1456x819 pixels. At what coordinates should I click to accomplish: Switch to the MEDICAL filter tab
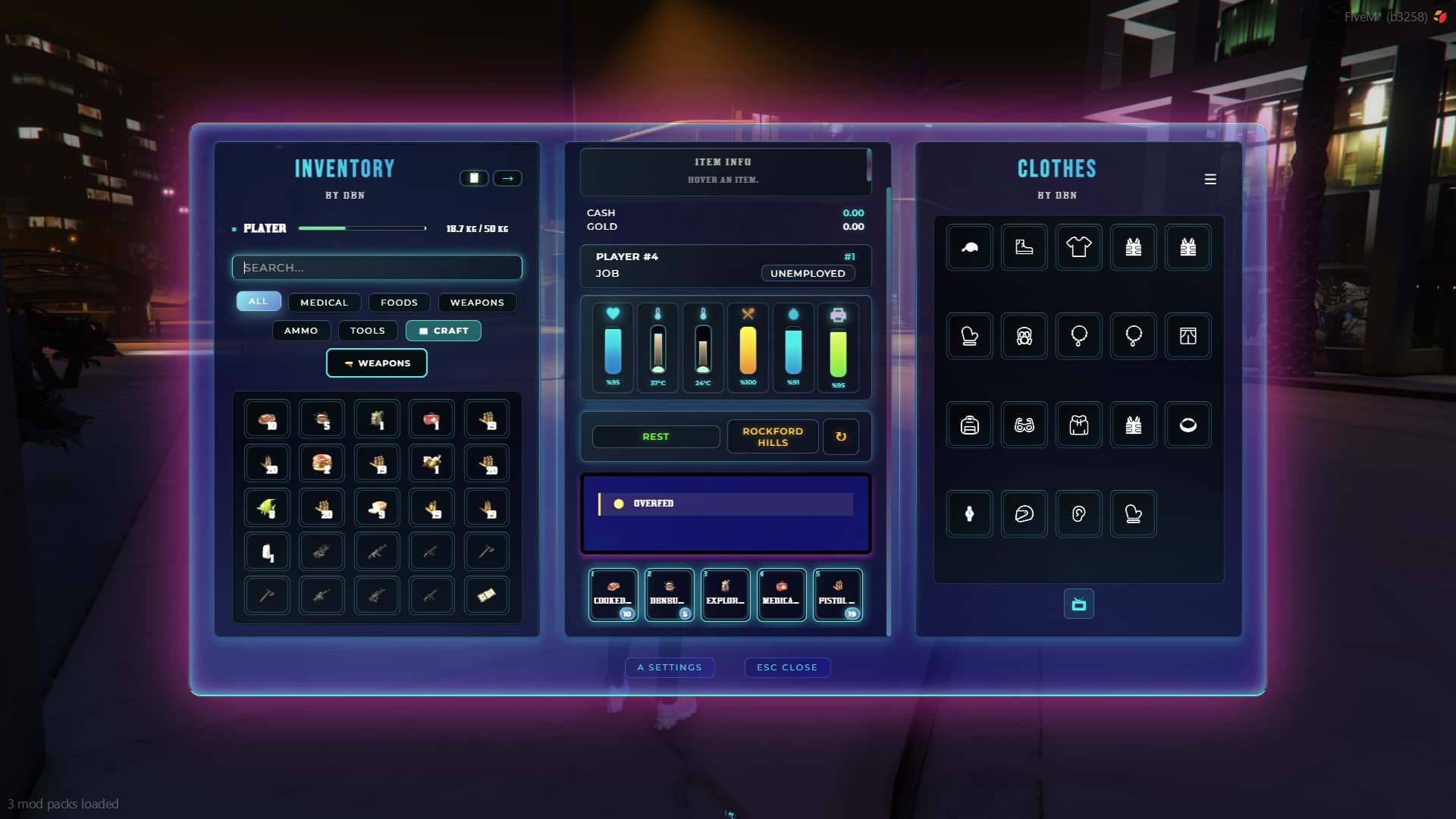click(325, 302)
